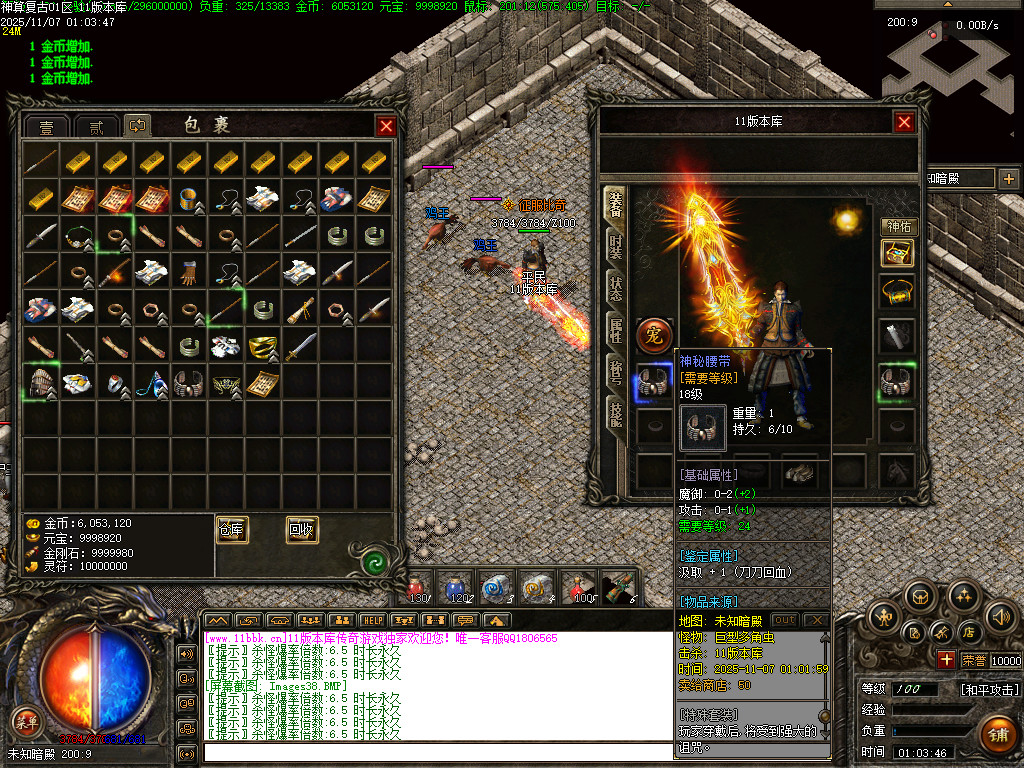This screenshot has height=768, width=1024.
Task: Switch to inventory page 壹
Action: (47, 127)
